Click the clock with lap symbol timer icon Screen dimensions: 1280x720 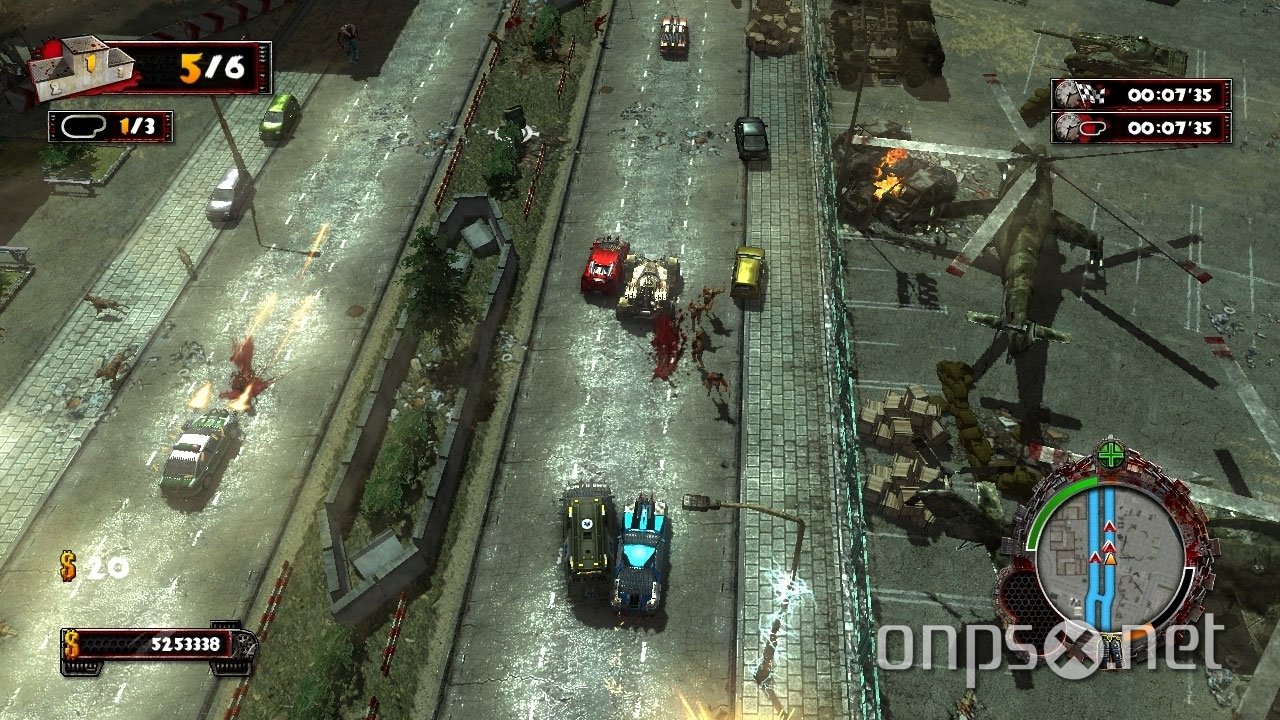tap(1070, 126)
